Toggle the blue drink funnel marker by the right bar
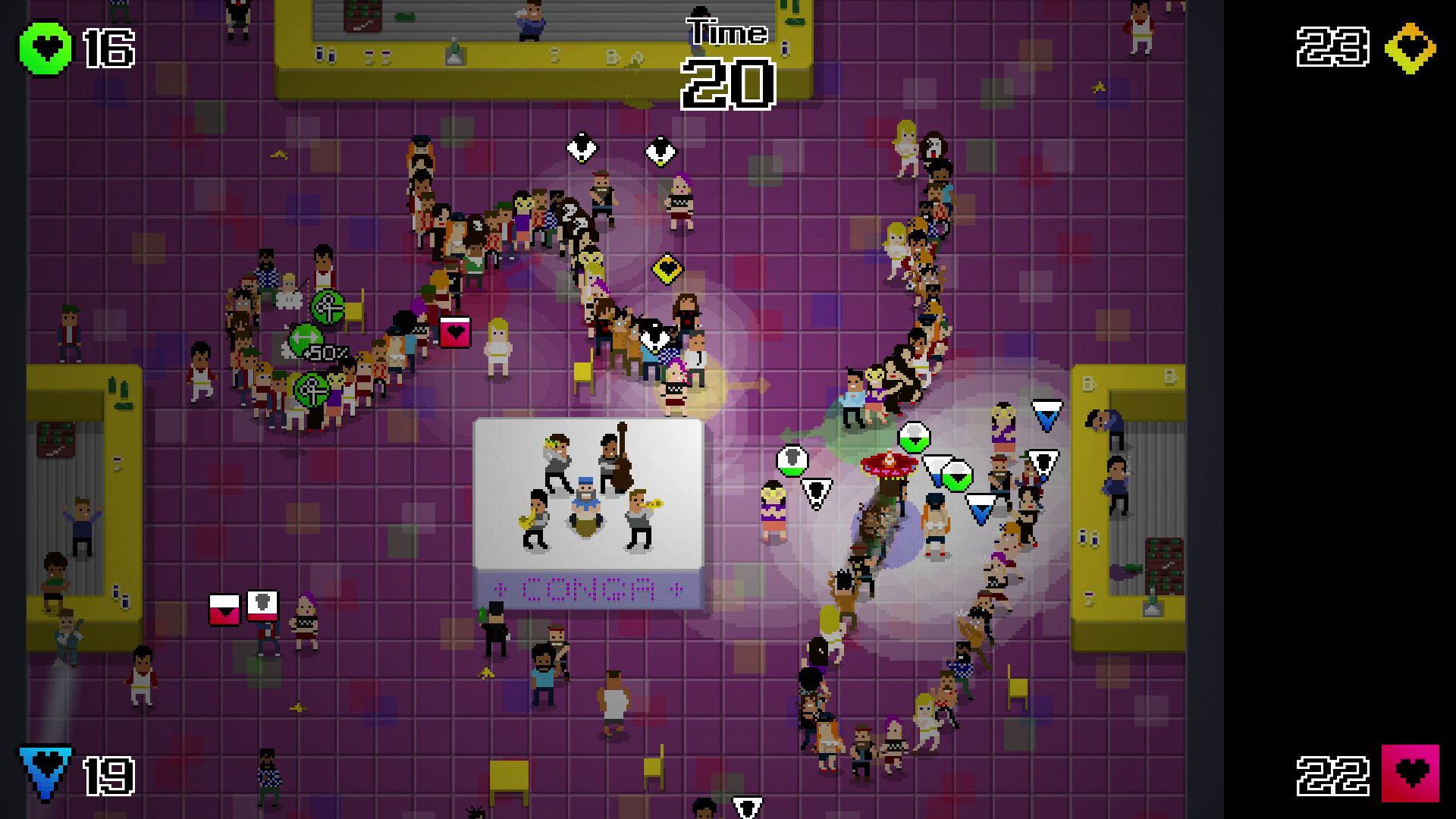 tap(1046, 414)
